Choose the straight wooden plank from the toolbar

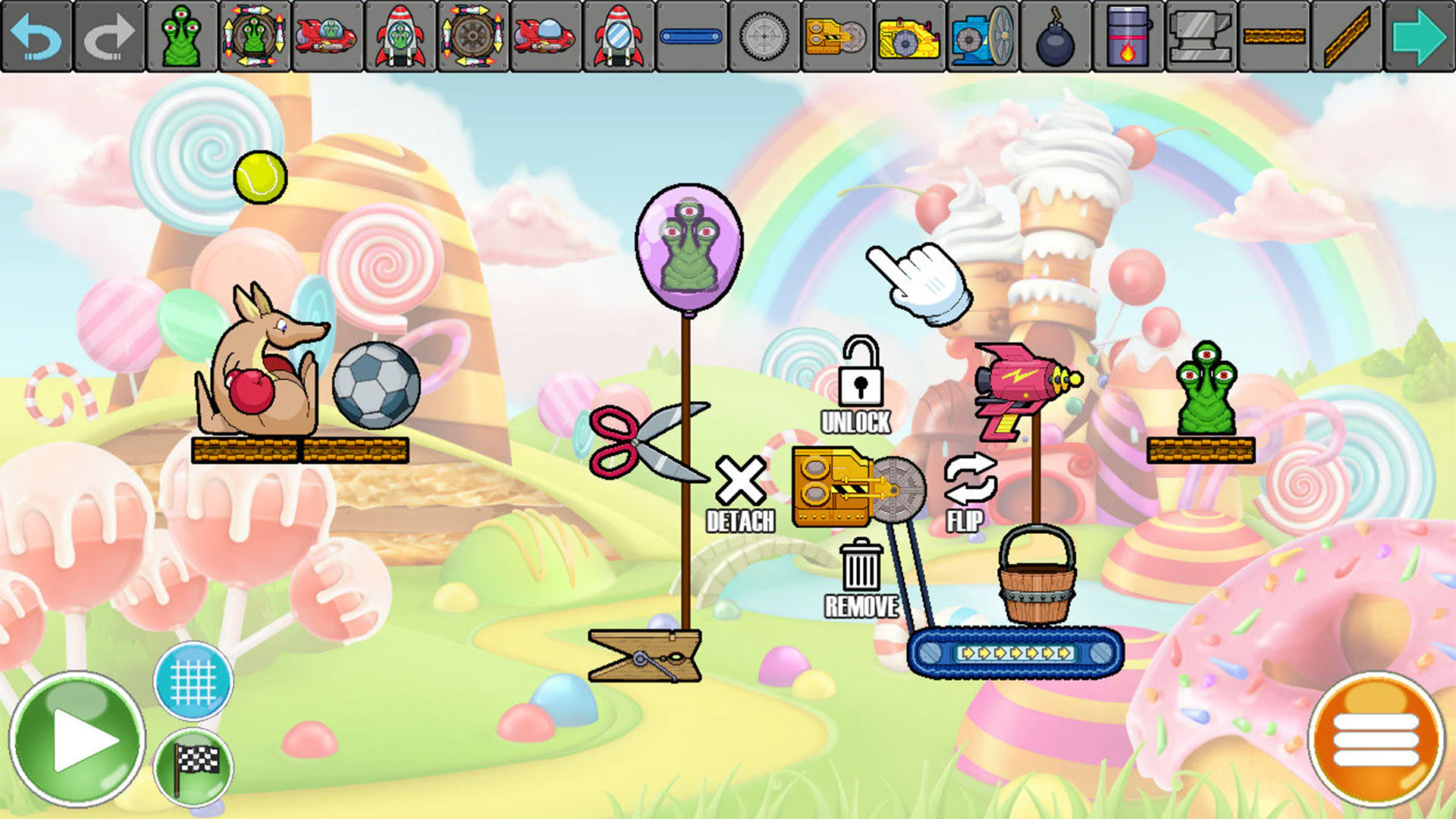(x=1273, y=36)
